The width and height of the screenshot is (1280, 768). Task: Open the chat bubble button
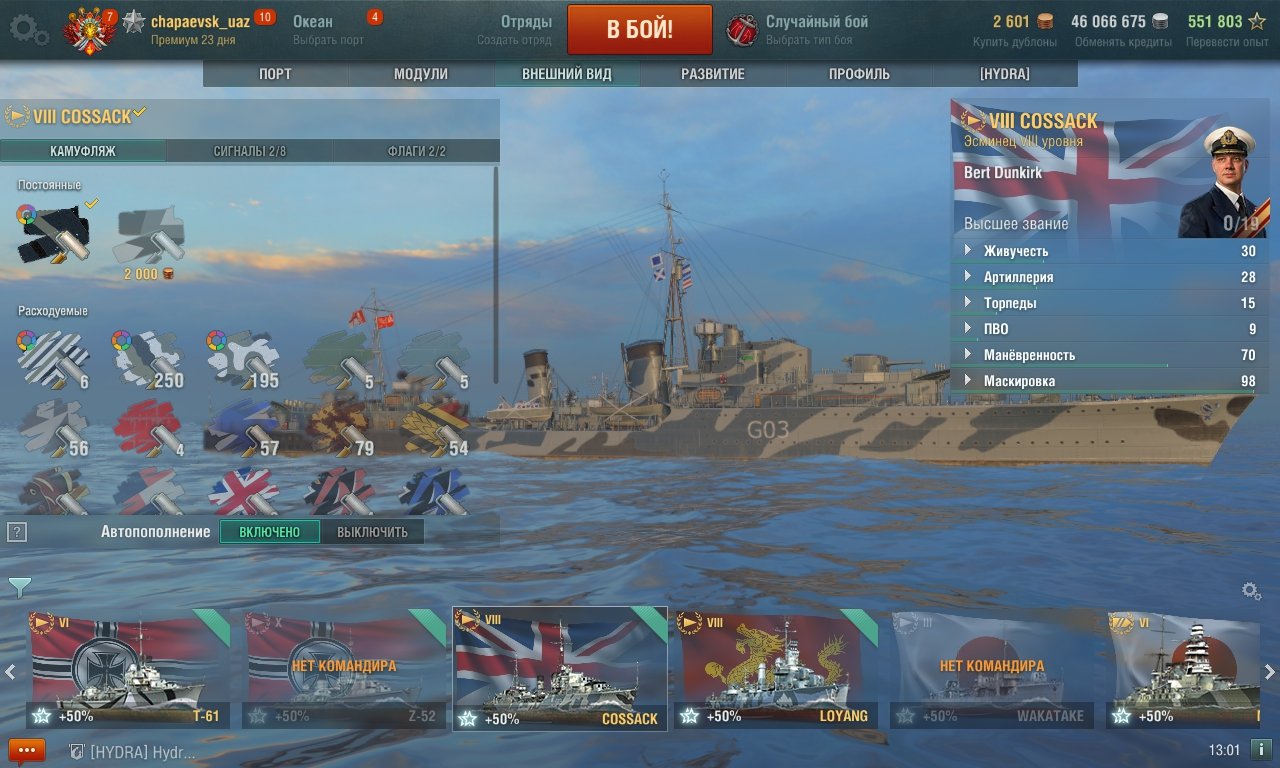27,750
